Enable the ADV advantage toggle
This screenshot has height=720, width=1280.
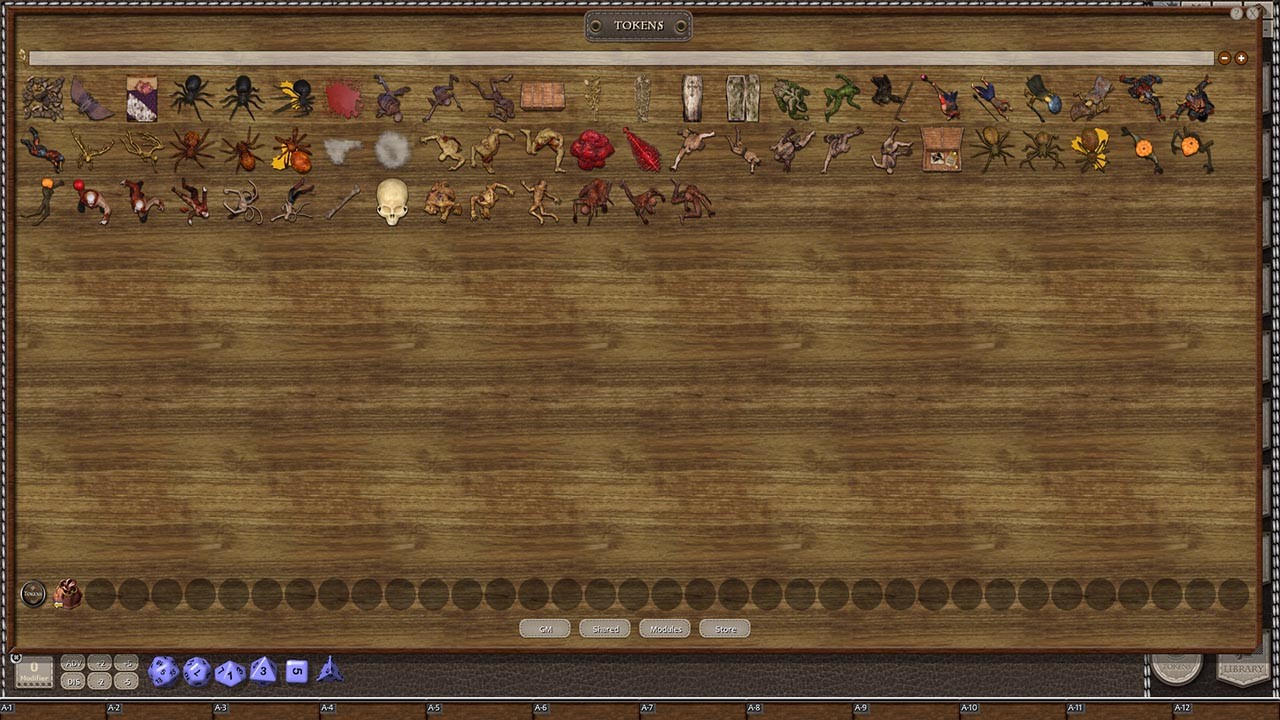72,662
